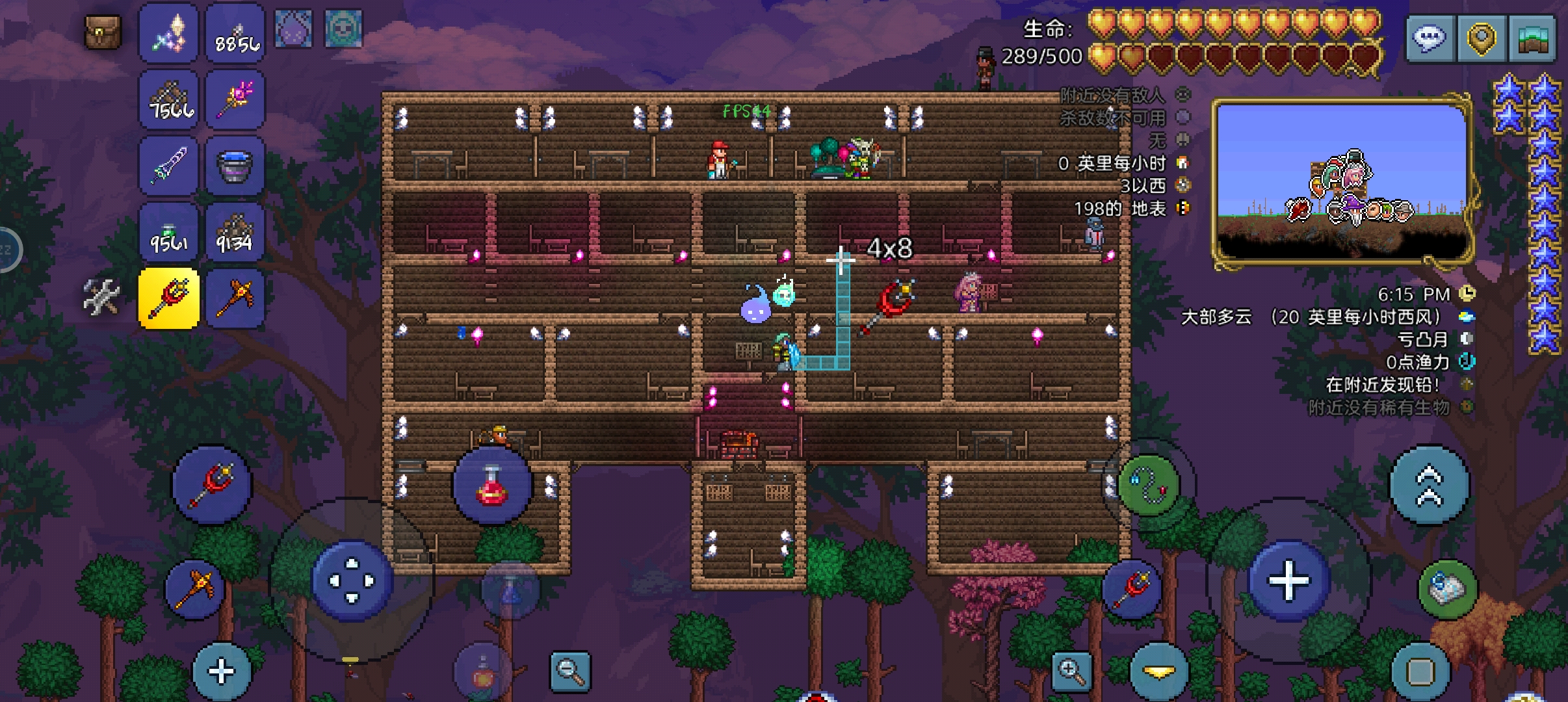This screenshot has height=702, width=1568.
Task: Select the hotbar slot with 7566 items
Action: pyautogui.click(x=169, y=100)
